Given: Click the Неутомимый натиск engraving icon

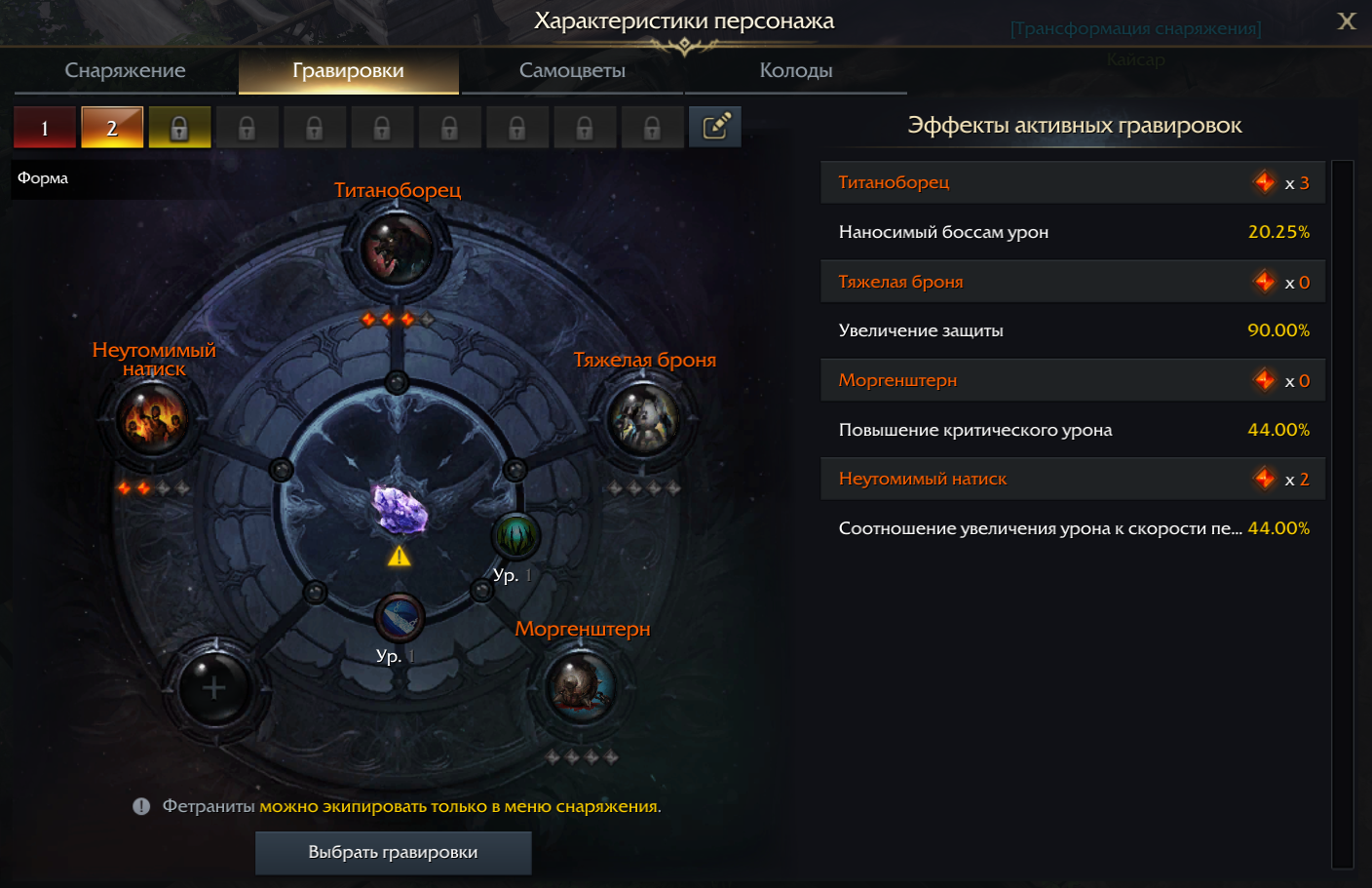Looking at the screenshot, I should tap(152, 417).
